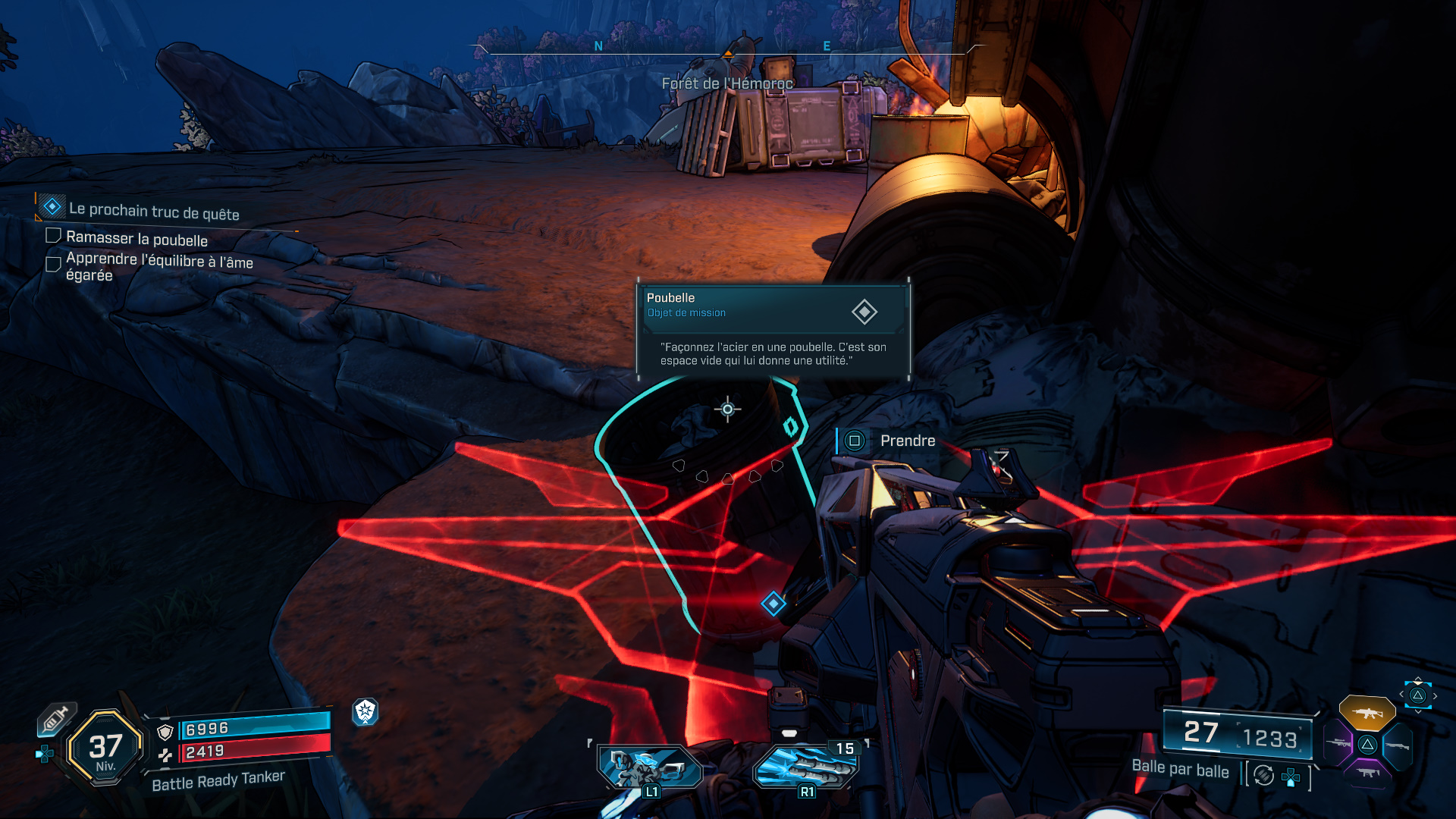
Task: Equip the purple sniper rifle slot
Action: pyautogui.click(x=1337, y=743)
